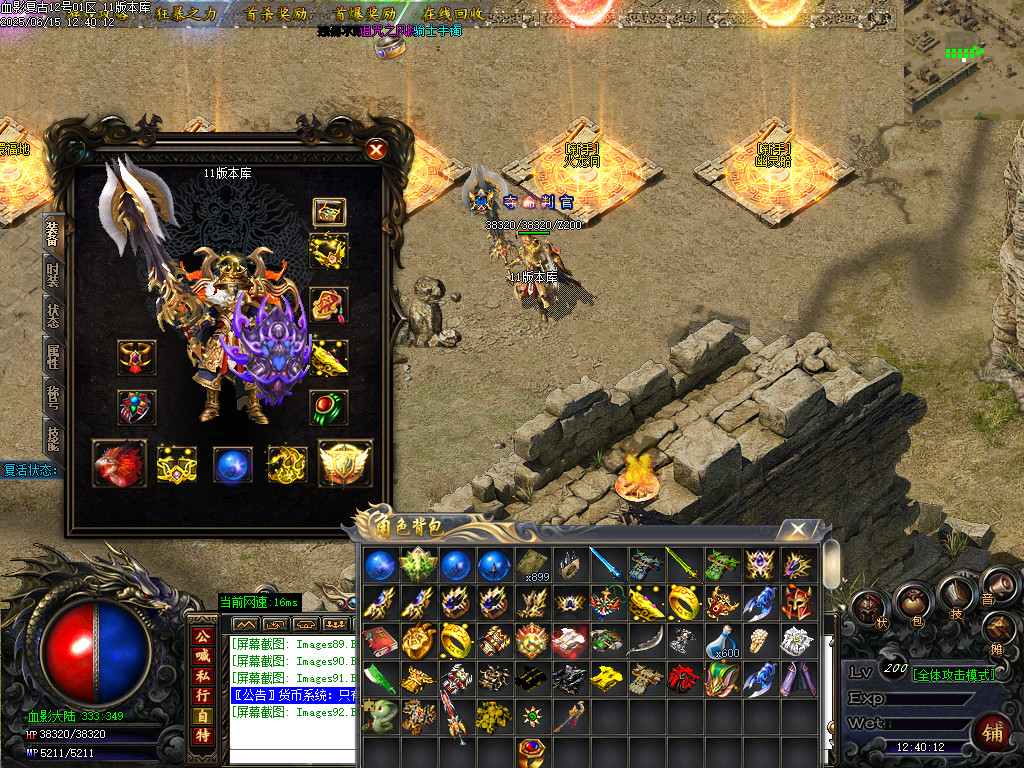1024x768 pixels.
Task: Open the 状态 status tab
Action: coord(53,314)
